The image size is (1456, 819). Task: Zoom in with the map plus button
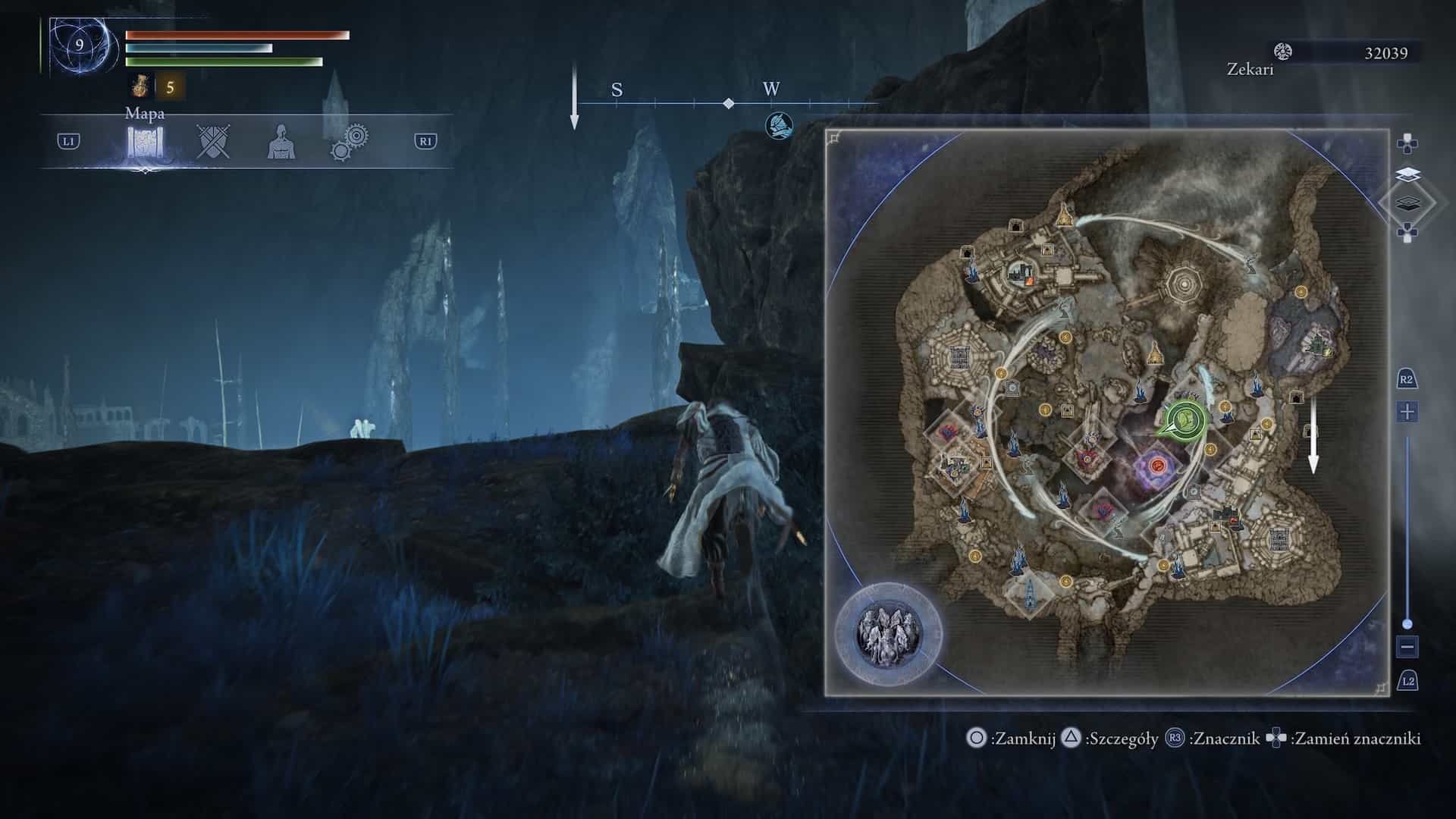click(1407, 413)
